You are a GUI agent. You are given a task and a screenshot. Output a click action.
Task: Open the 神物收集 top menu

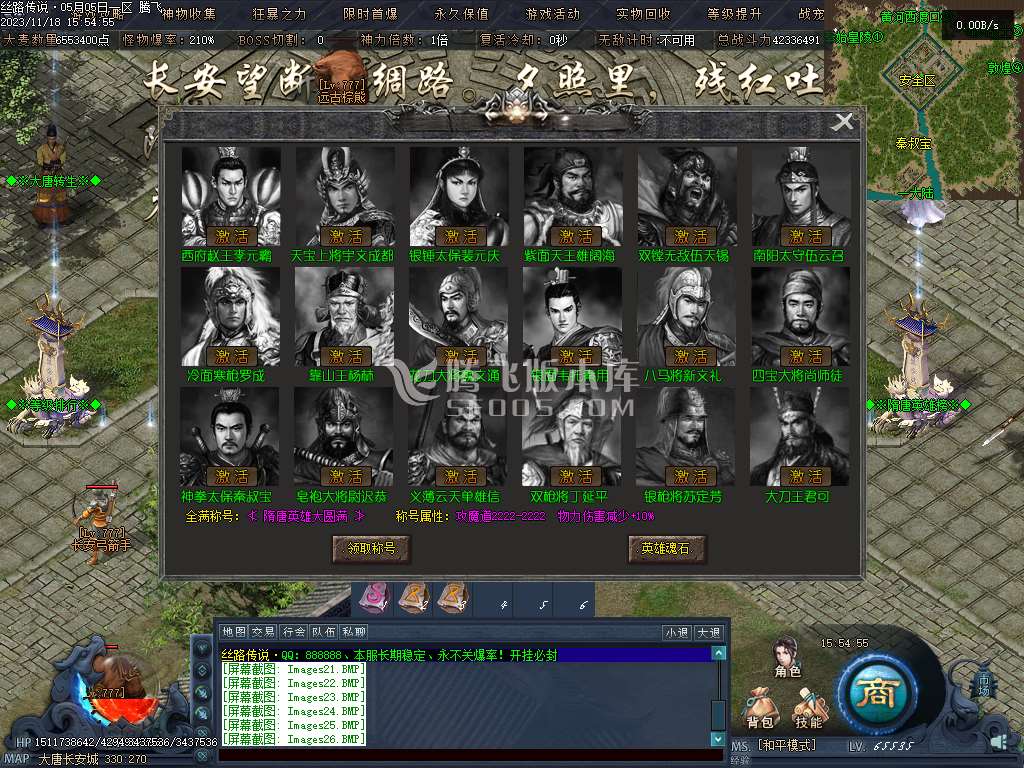tap(188, 14)
